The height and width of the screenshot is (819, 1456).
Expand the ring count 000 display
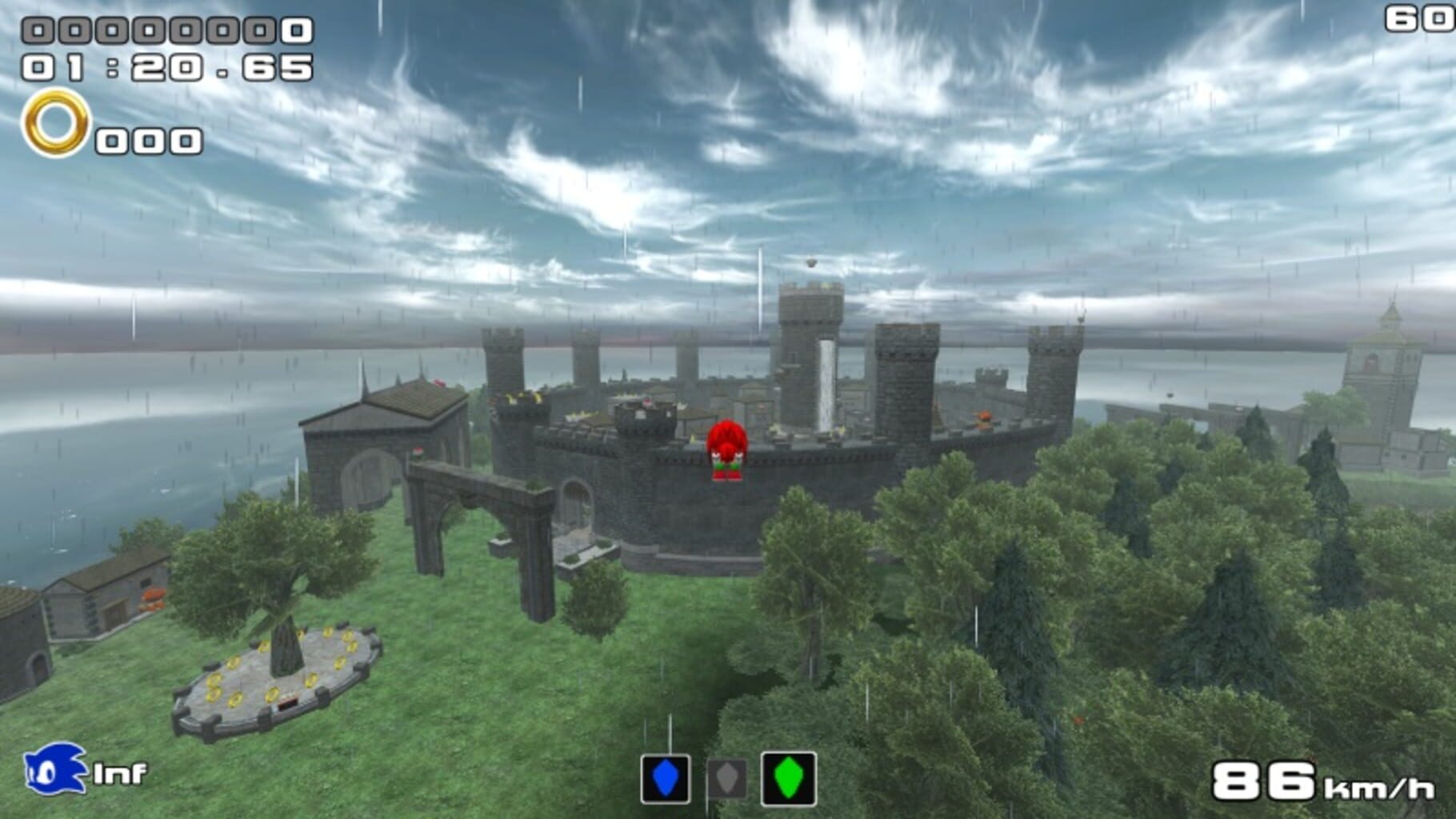point(148,140)
